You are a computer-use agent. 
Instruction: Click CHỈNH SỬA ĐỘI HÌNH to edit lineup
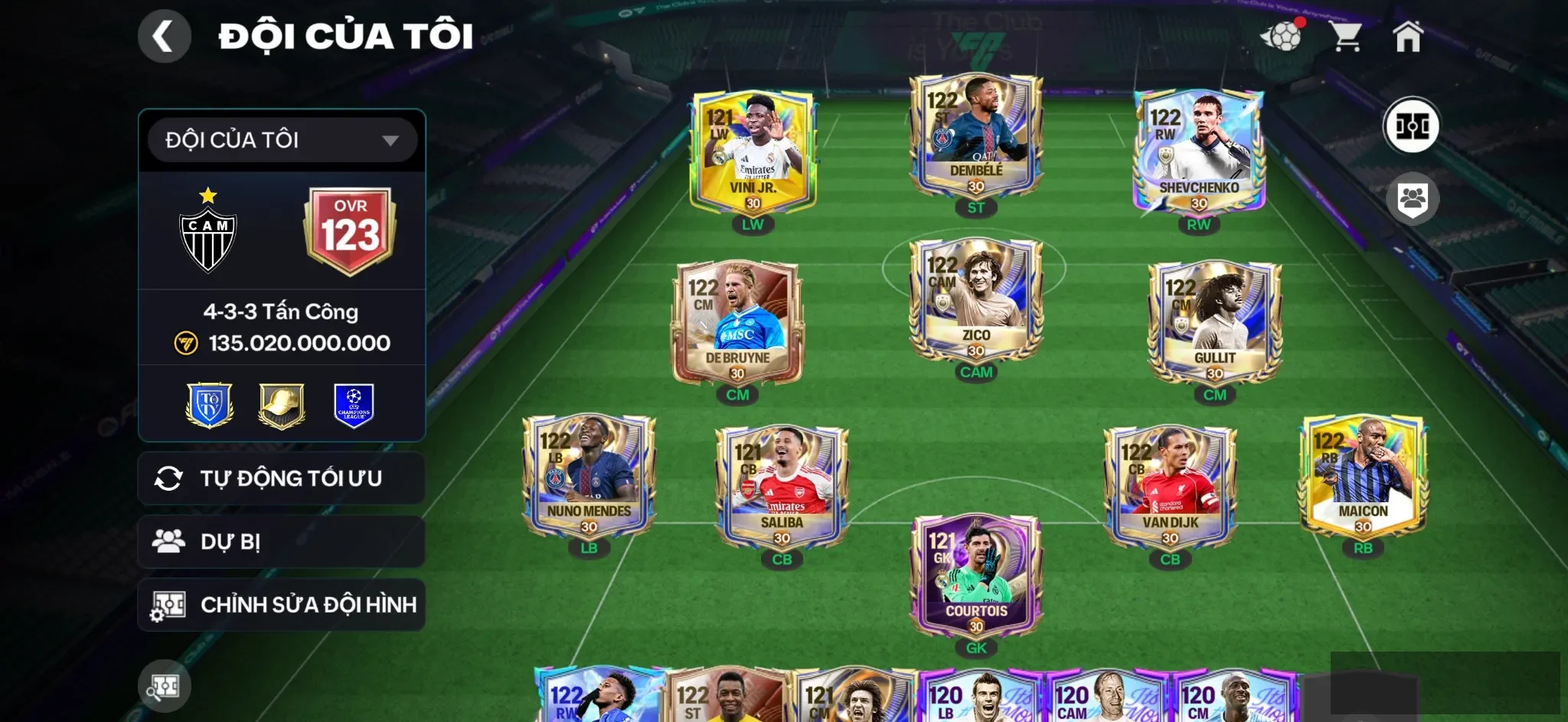(x=281, y=604)
